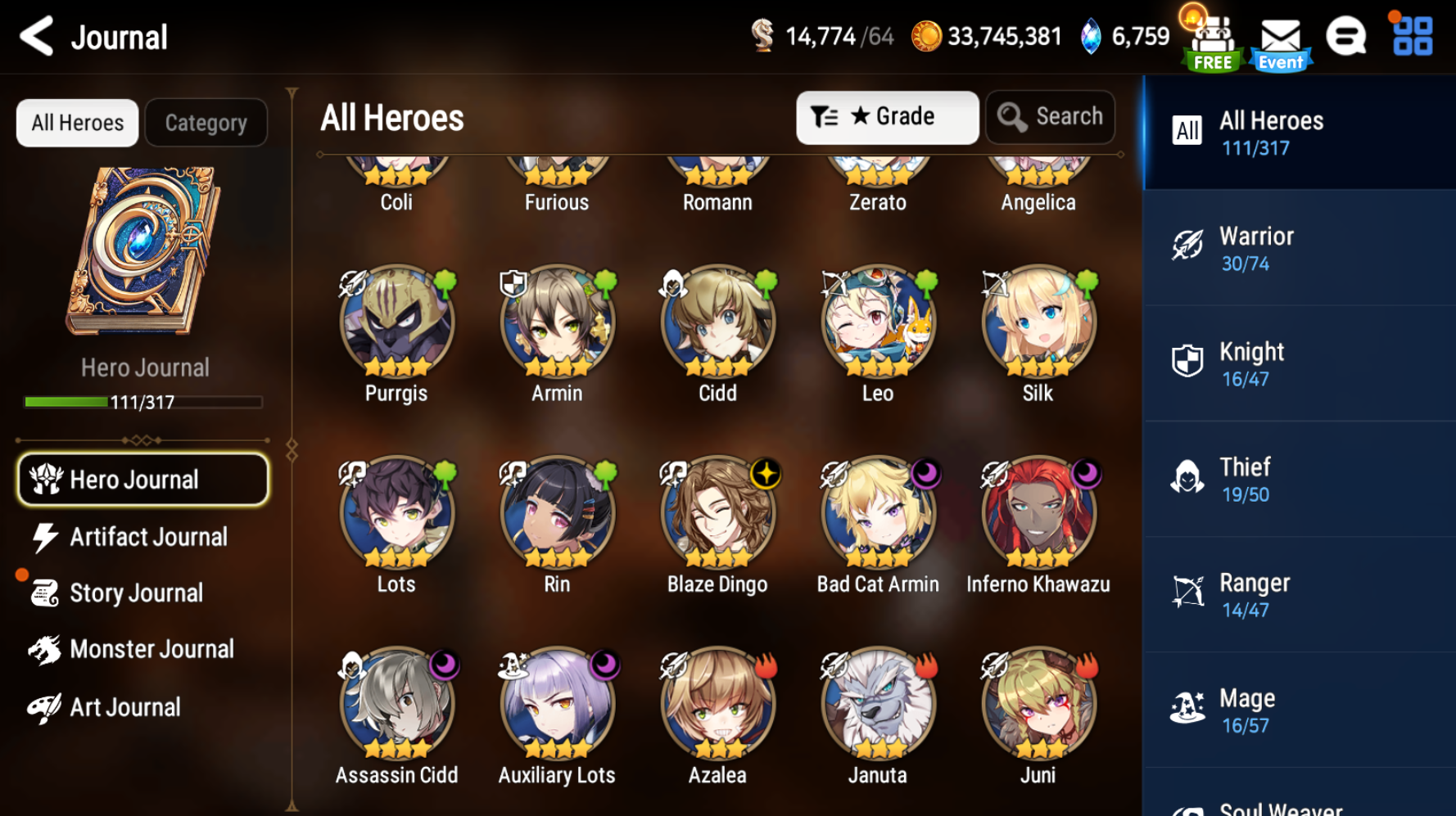The width and height of the screenshot is (1456, 816).
Task: Select the Mage class filter
Action: tap(1298, 709)
